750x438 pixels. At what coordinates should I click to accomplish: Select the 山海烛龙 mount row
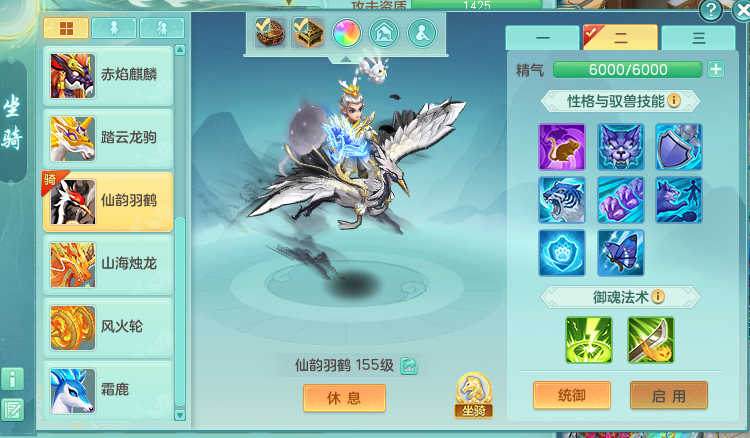pyautogui.click(x=108, y=263)
